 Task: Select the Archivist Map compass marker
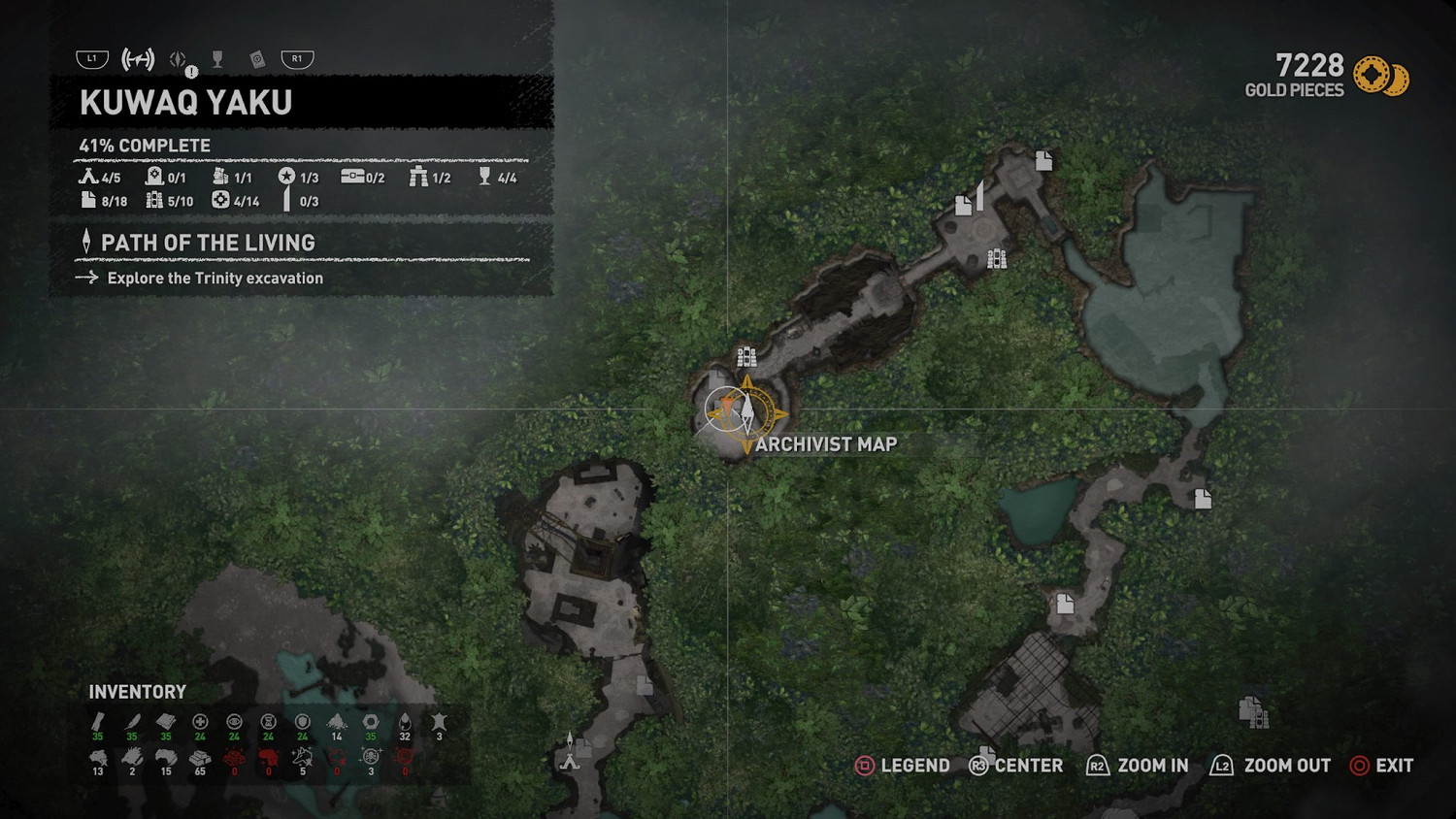tap(746, 413)
